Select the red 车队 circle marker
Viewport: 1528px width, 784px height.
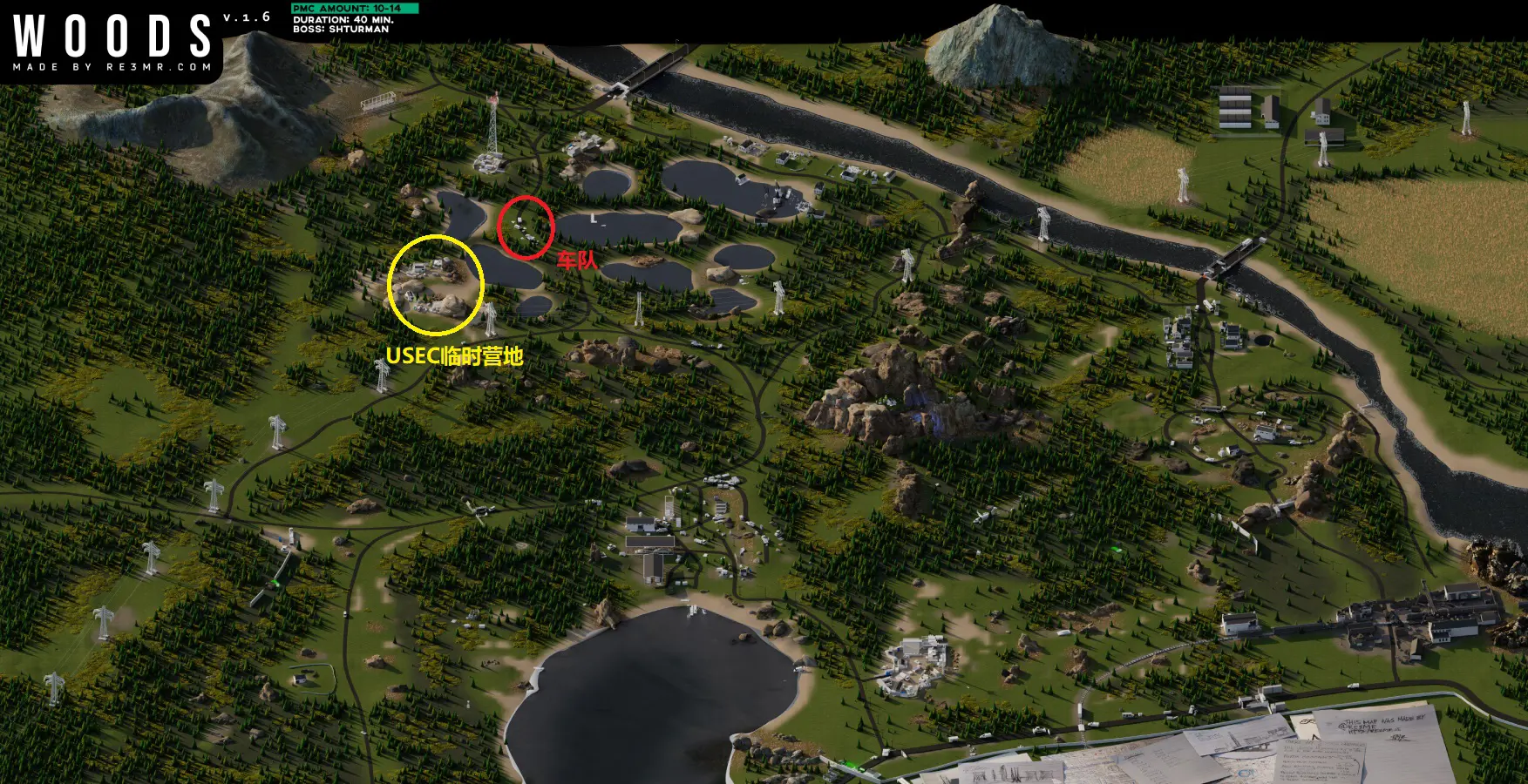(x=526, y=227)
